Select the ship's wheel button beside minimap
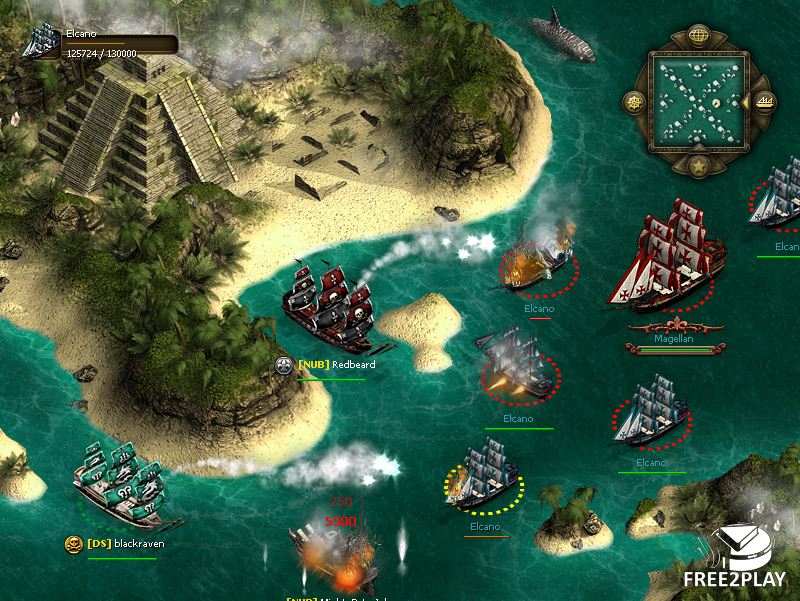Screen dimensions: 800x601 633,101
